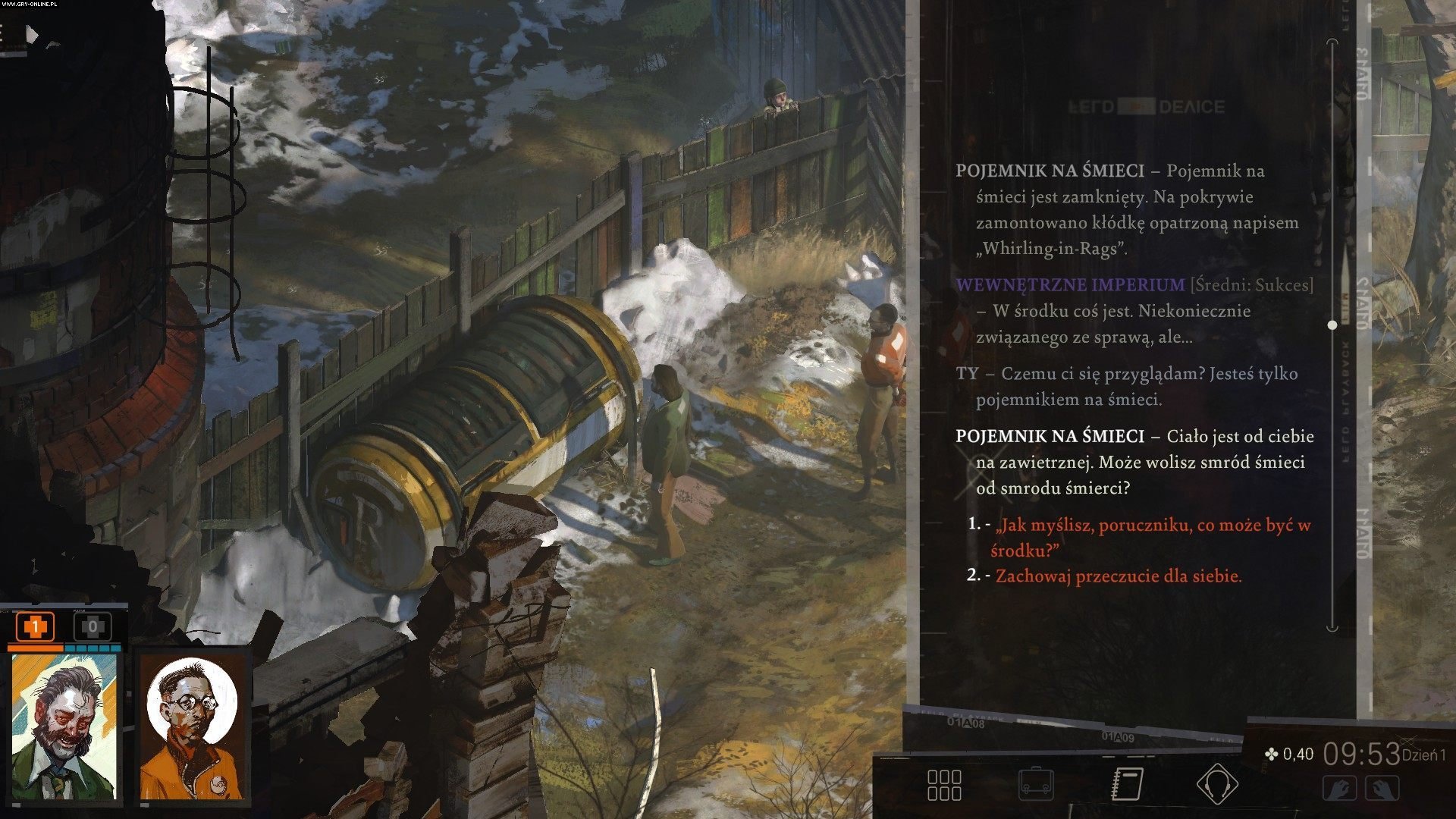
Task: Open the notebook journal
Action: [x=1127, y=785]
